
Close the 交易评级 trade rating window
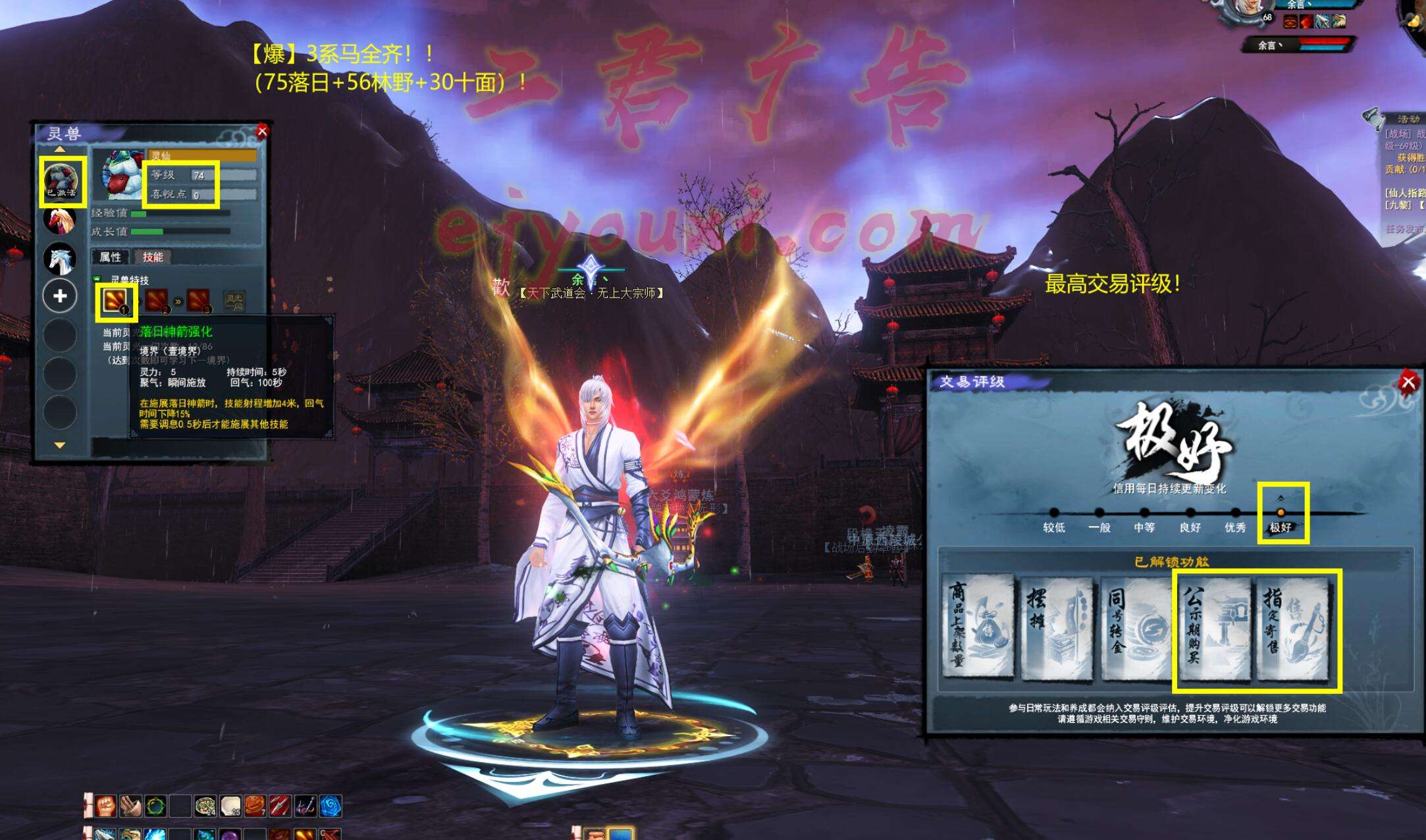pyautogui.click(x=1408, y=382)
